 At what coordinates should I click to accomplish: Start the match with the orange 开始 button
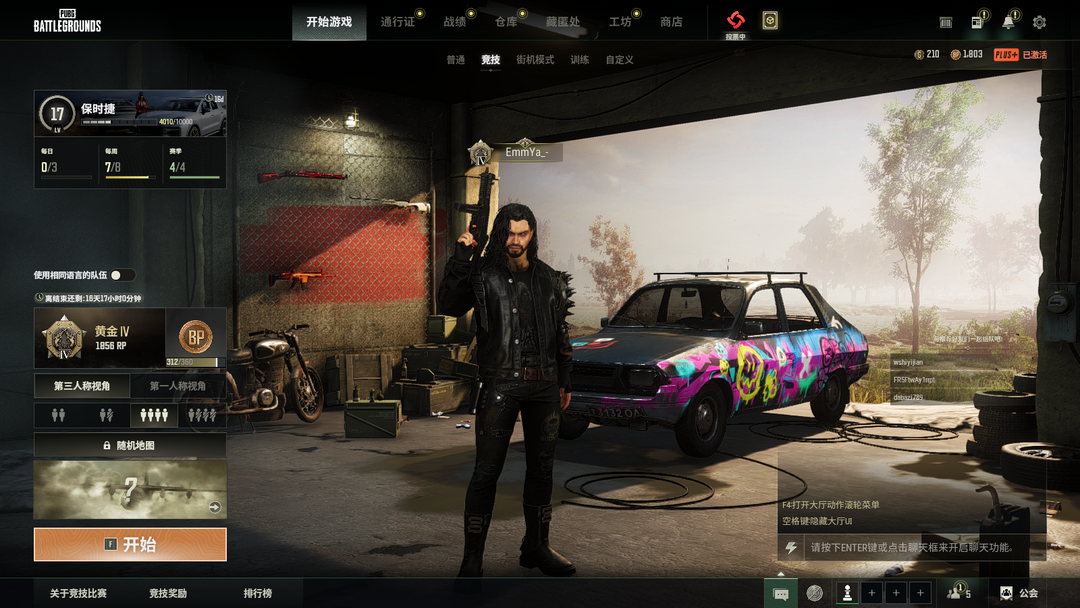click(130, 545)
